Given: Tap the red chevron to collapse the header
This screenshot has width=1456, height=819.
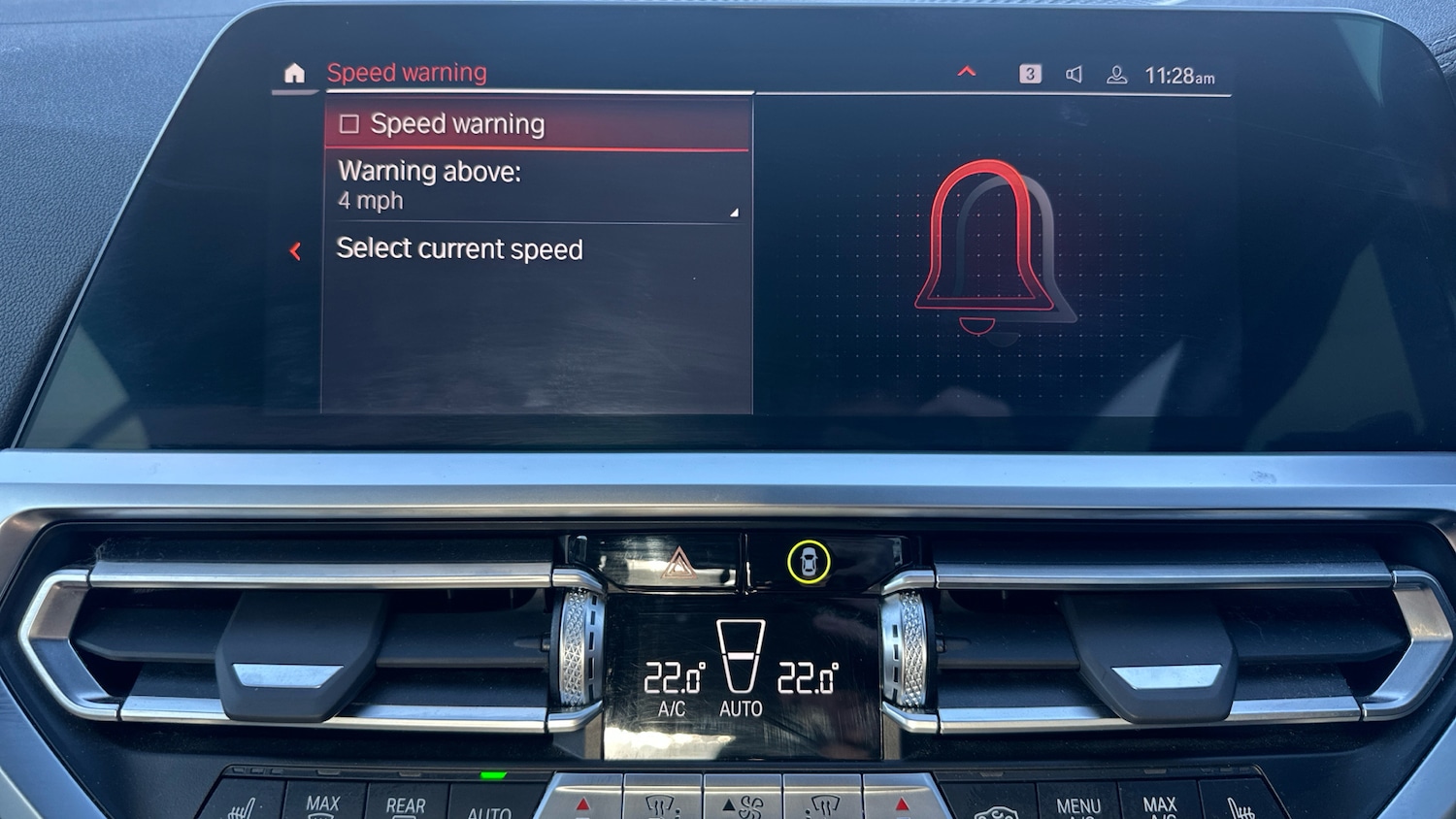Looking at the screenshot, I should (967, 72).
